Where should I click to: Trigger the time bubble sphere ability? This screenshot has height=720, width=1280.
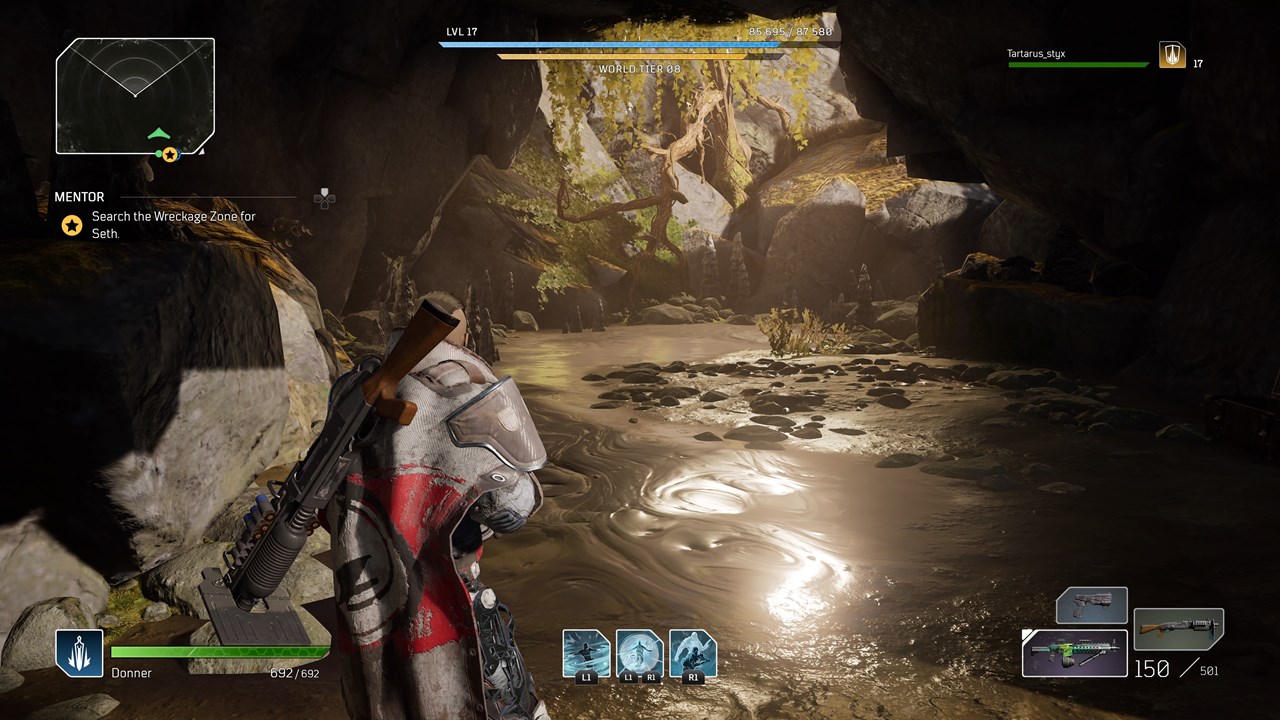[x=640, y=653]
